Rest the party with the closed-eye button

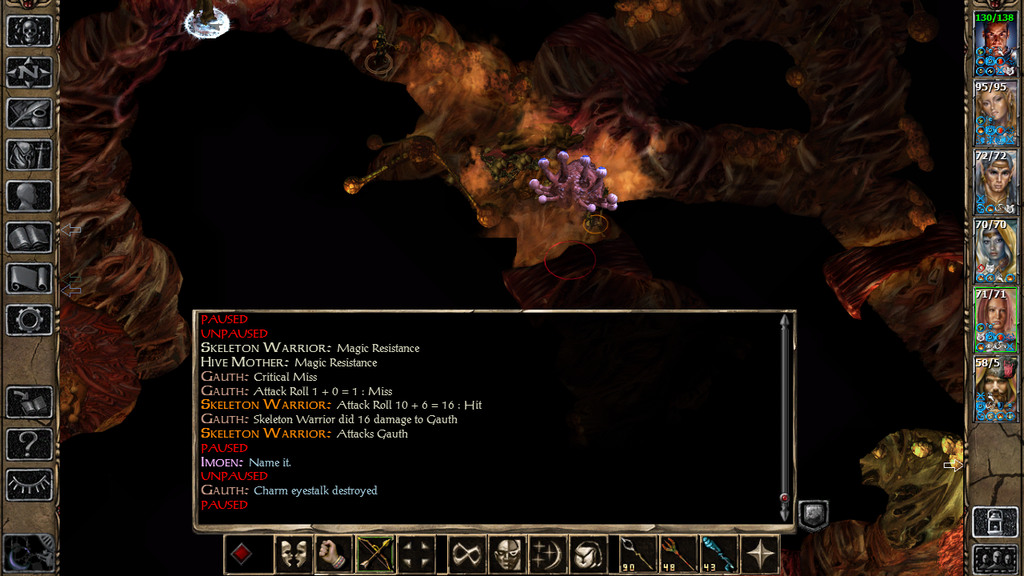(29, 485)
